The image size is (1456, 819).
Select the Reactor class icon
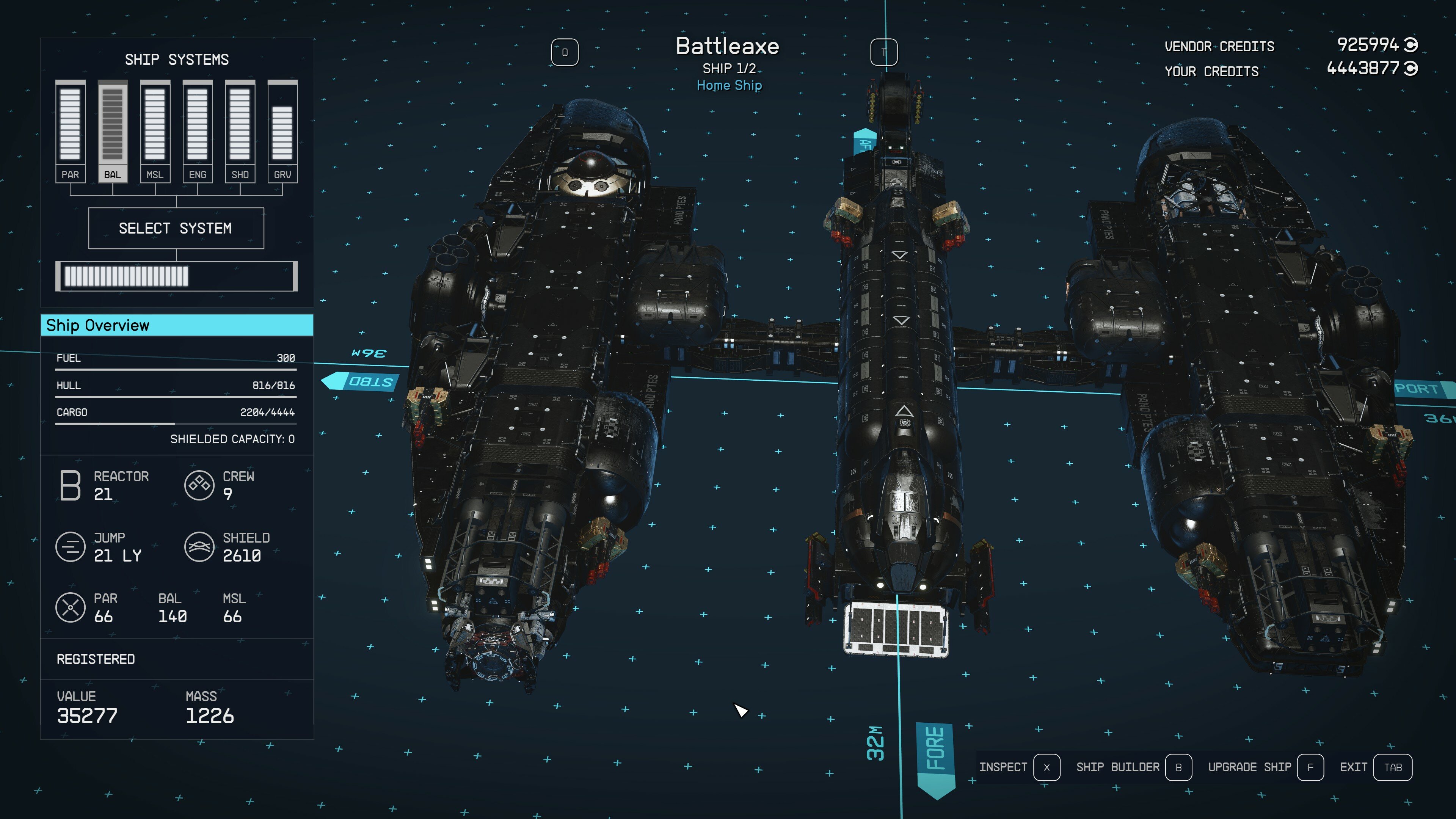(70, 485)
